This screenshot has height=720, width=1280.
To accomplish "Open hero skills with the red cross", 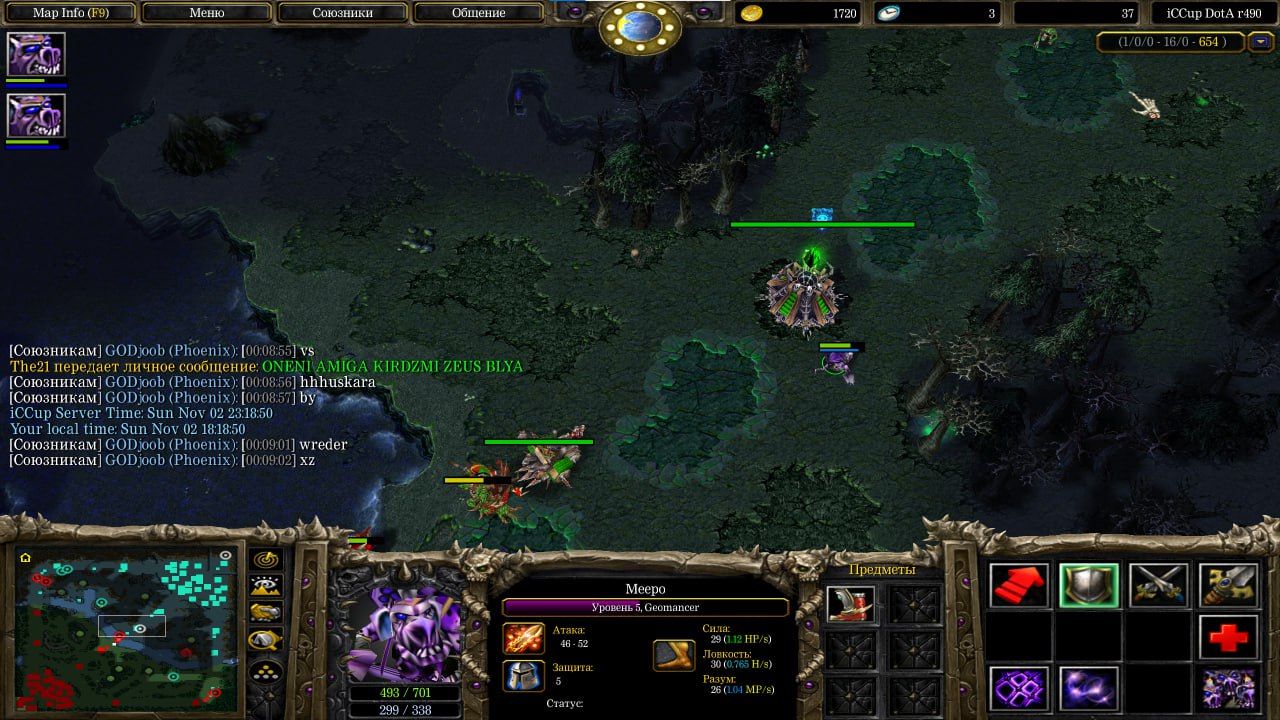I will (x=1228, y=637).
